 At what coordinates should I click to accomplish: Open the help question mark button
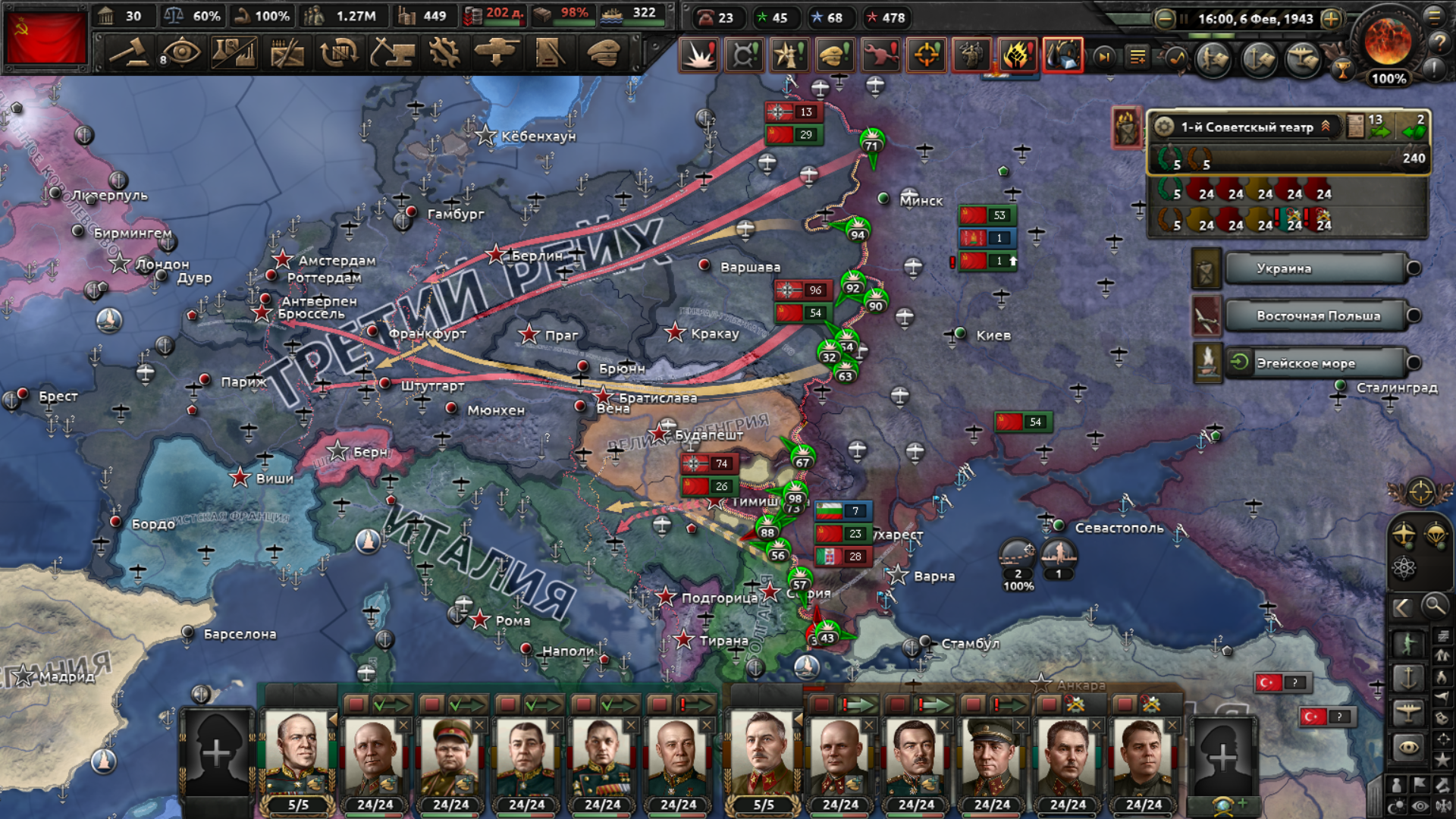tap(1439, 43)
